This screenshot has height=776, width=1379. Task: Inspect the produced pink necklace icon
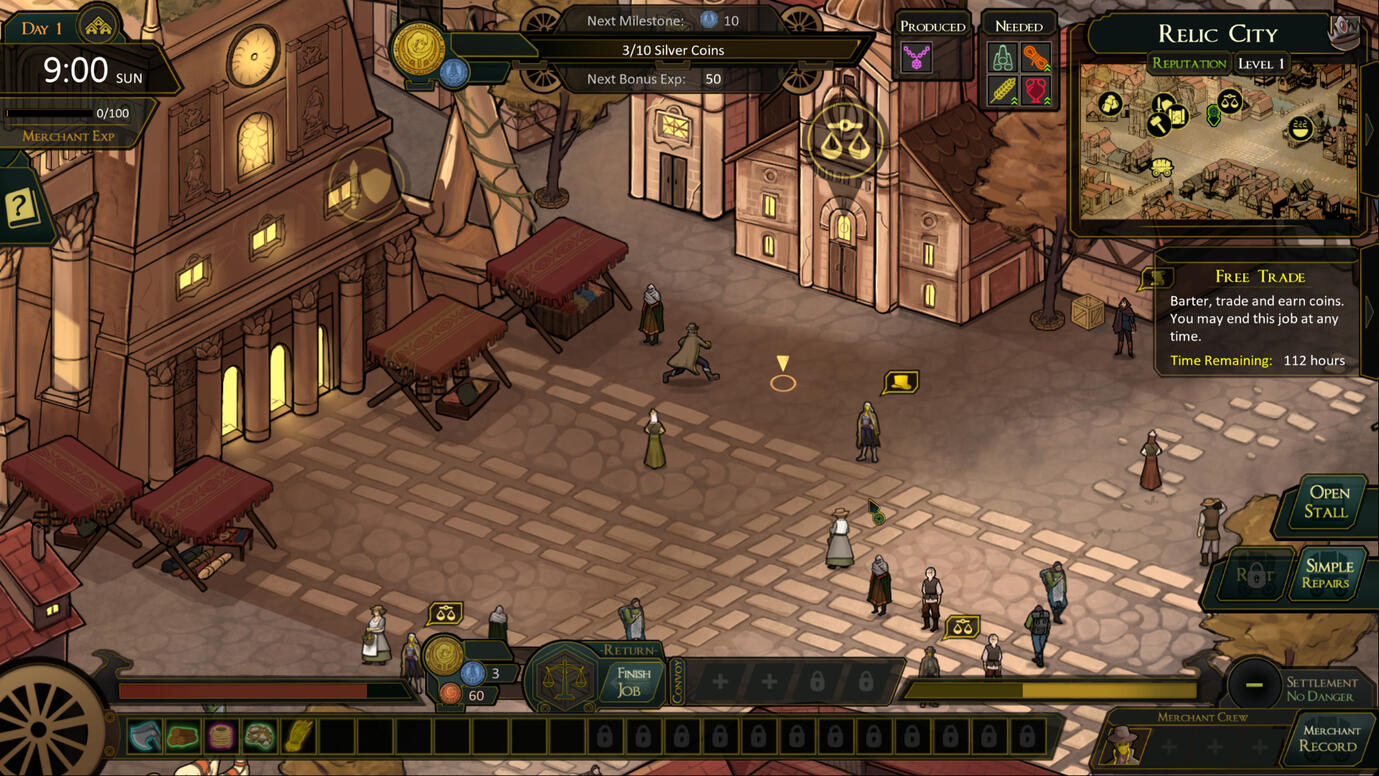916,58
